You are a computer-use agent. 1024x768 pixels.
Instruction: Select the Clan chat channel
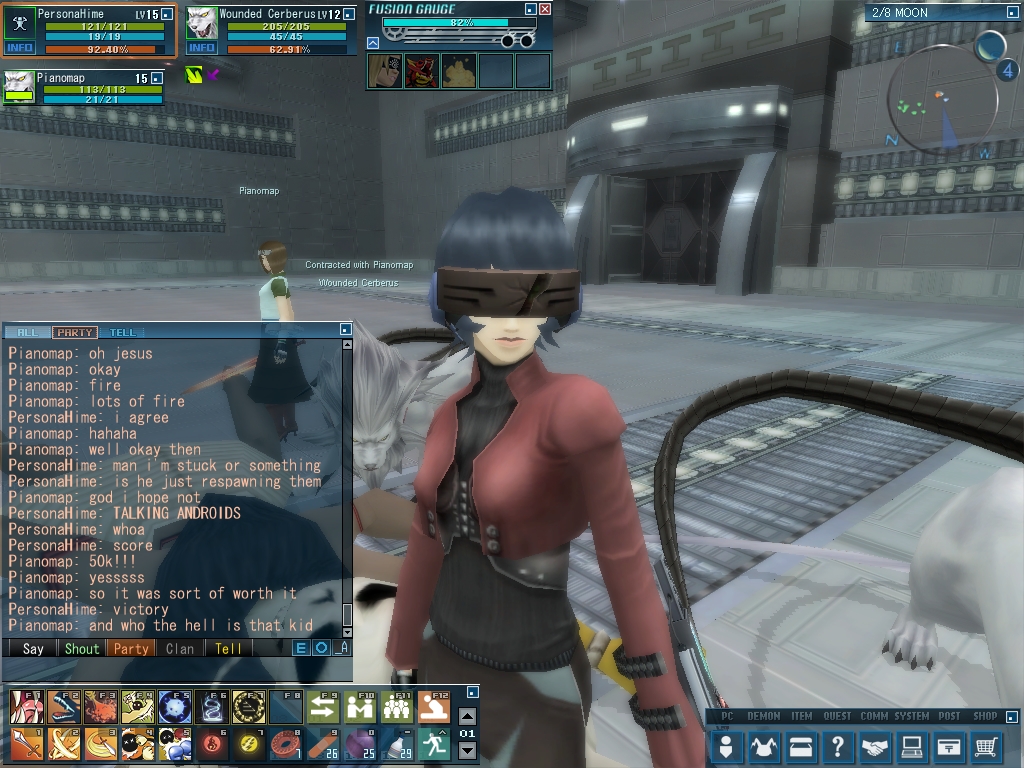180,648
